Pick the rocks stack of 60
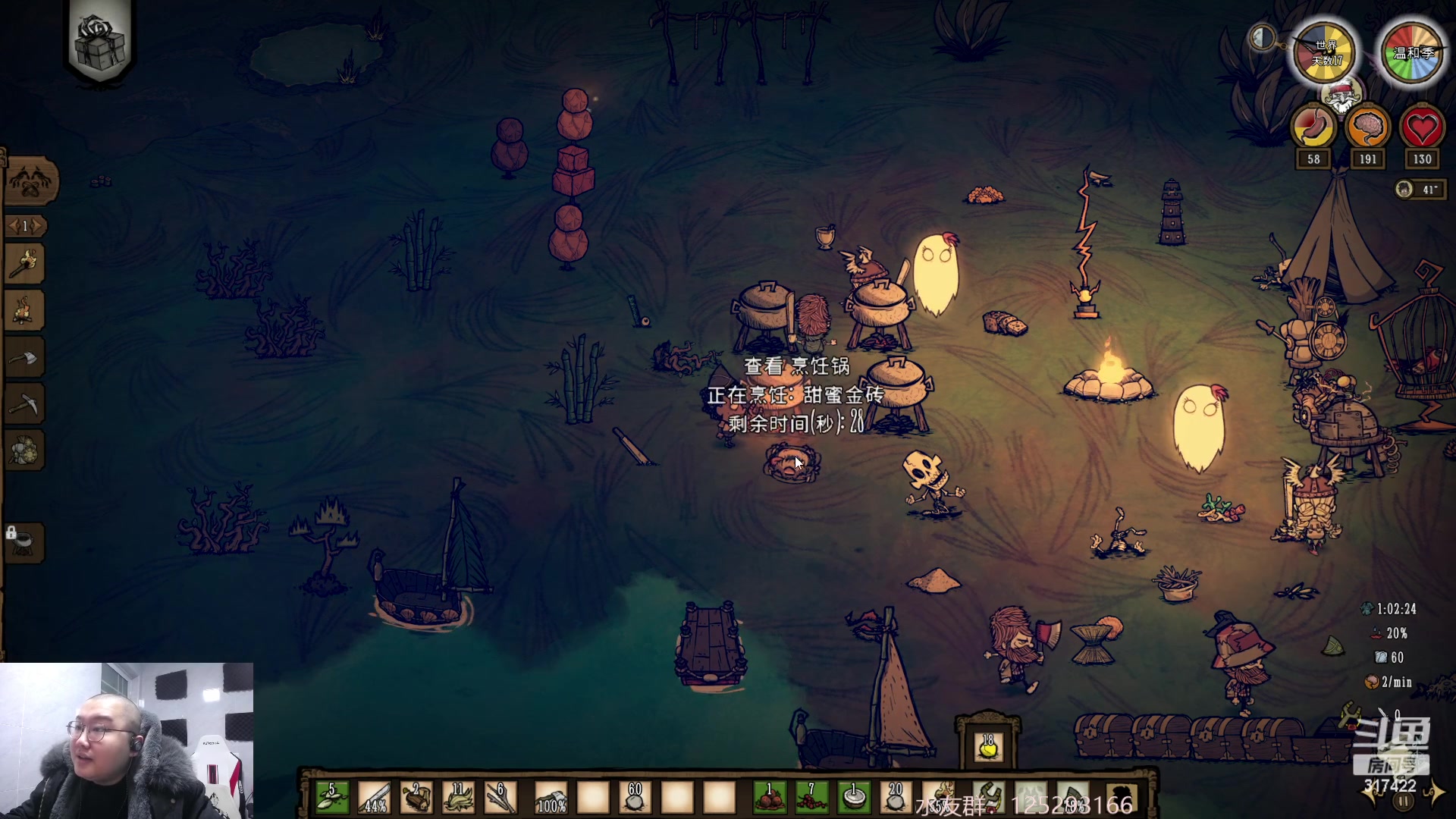 (x=635, y=798)
